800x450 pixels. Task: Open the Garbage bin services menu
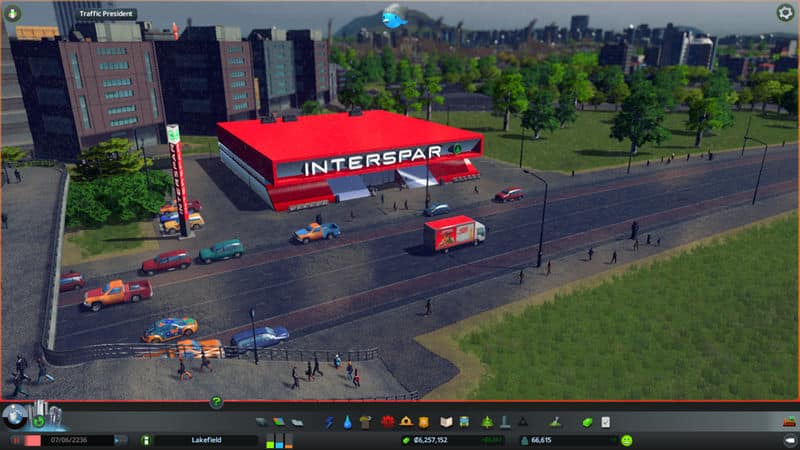click(x=364, y=422)
